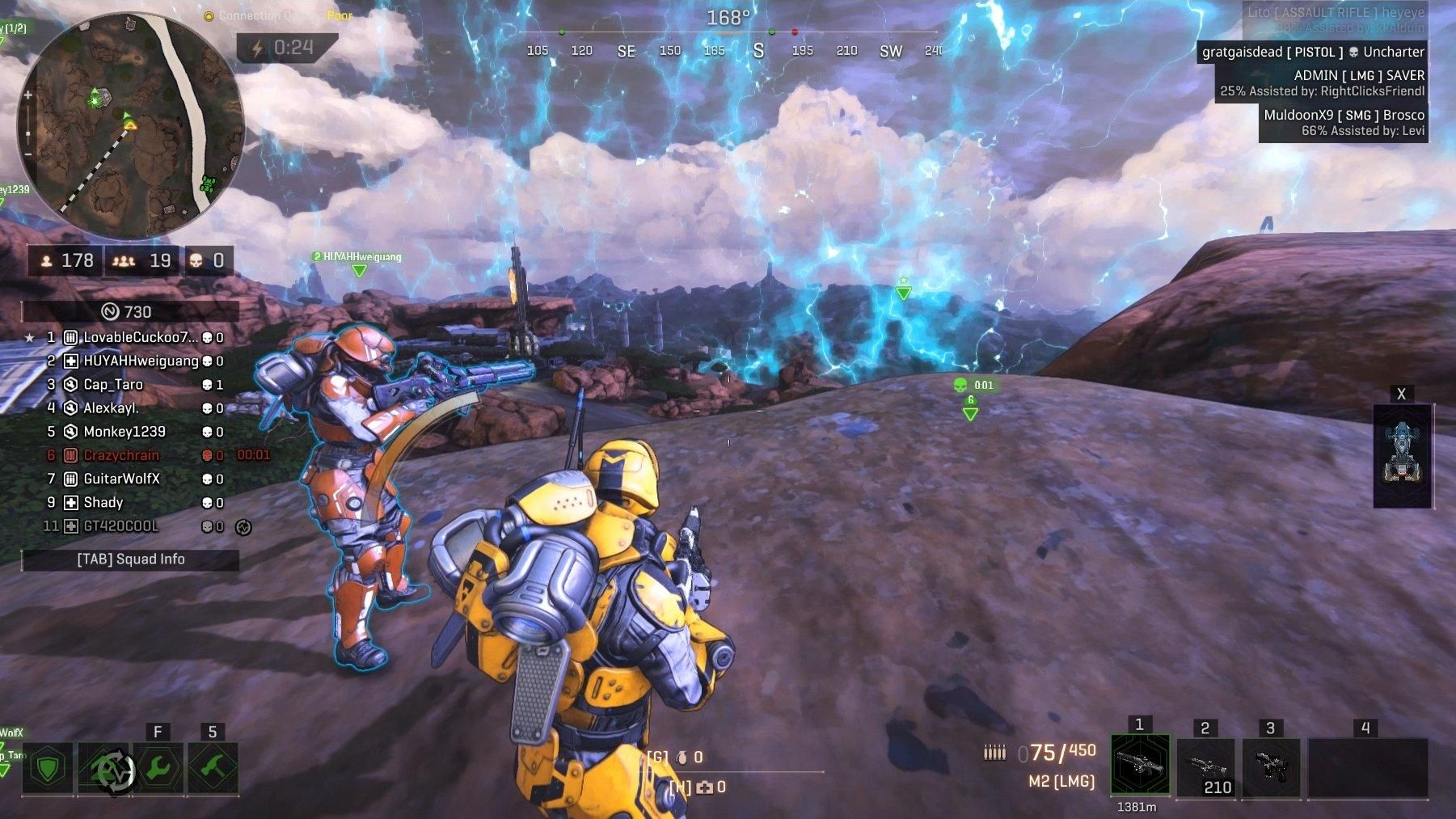
Task: Activate the hammer build ability
Action: 213,769
